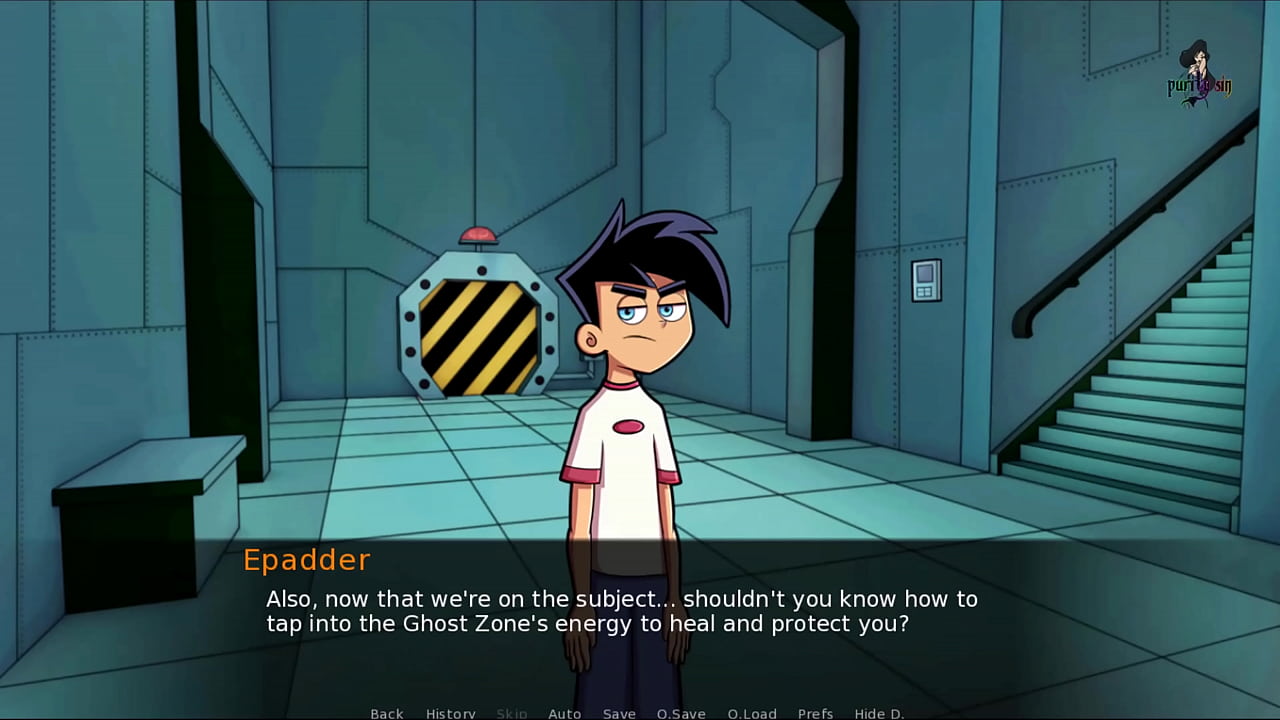This screenshot has height=720, width=1280.
Task: Go back using the Back button
Action: (x=387, y=713)
